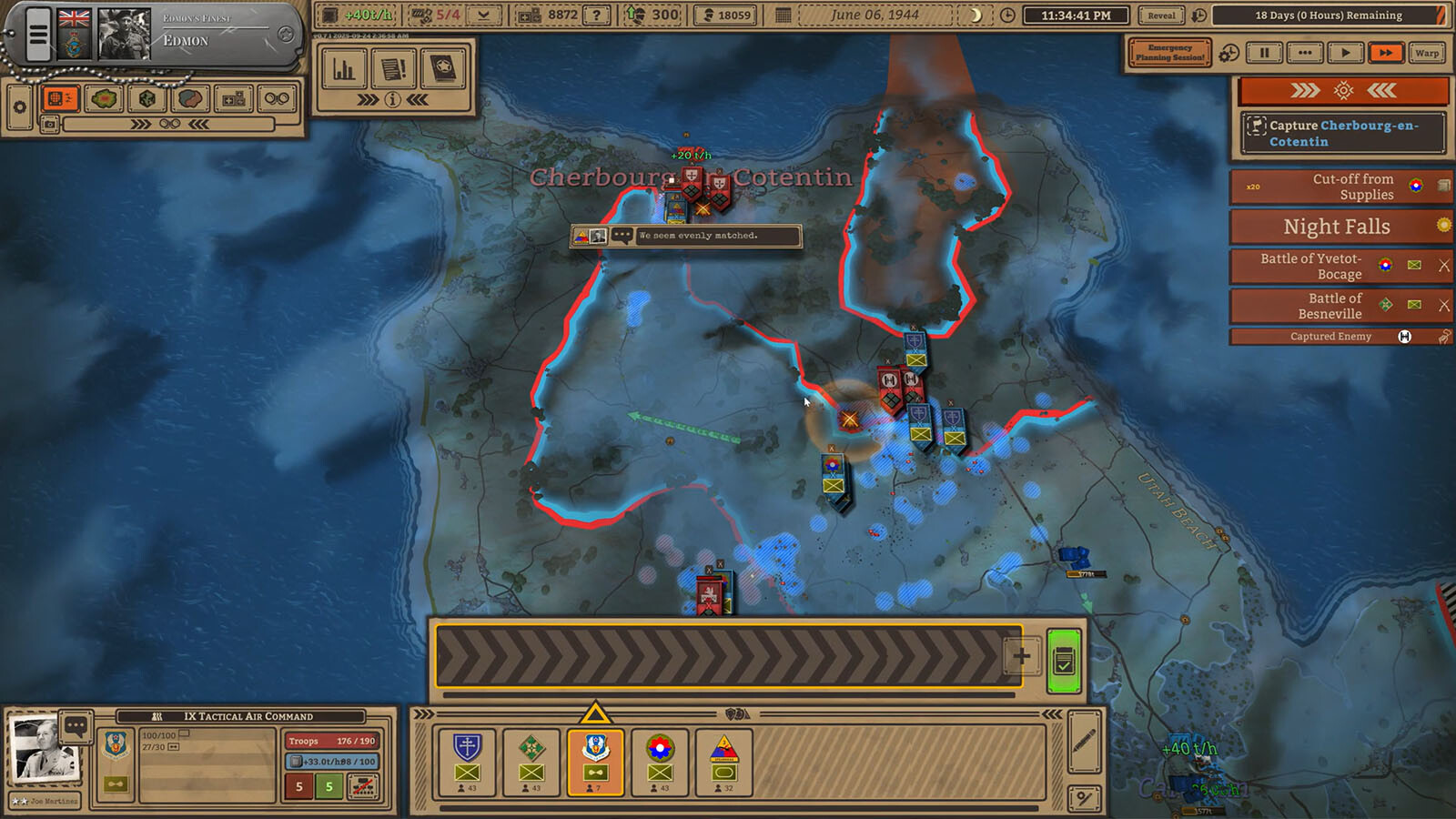Select the IX Tactical Air Command unit card
The height and width of the screenshot is (819, 1456).
[595, 762]
